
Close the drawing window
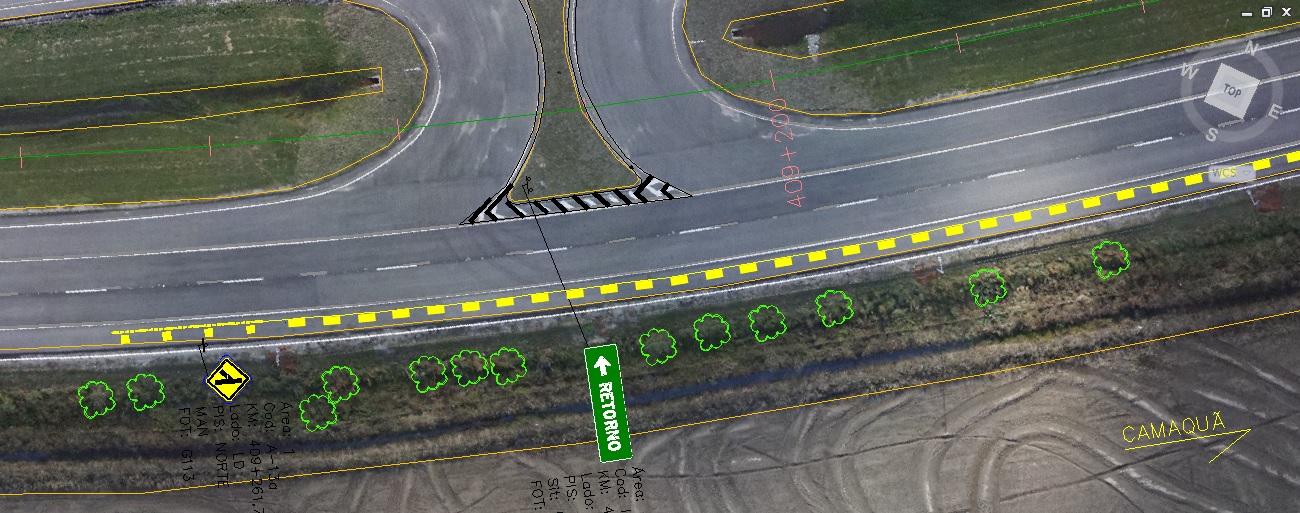pyautogui.click(x=1286, y=13)
